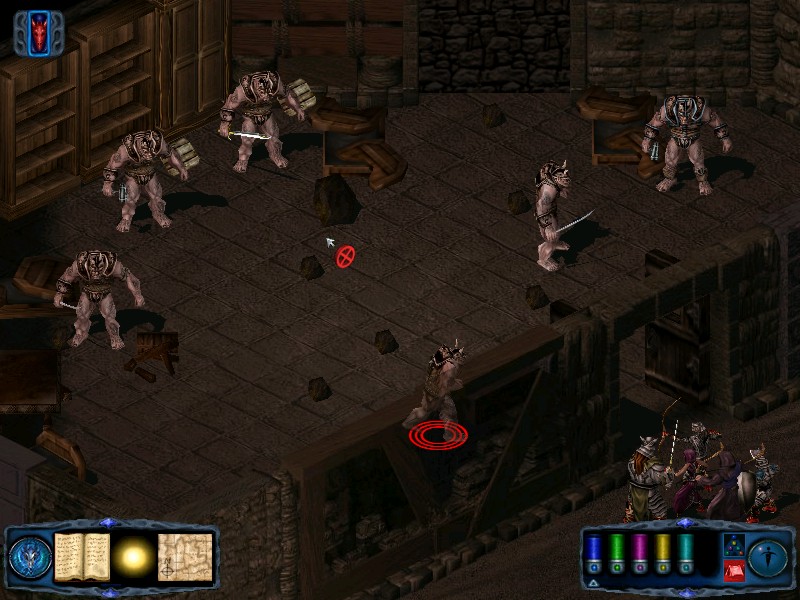Open the character figure orb
This screenshot has height=600, width=800.
point(768,557)
